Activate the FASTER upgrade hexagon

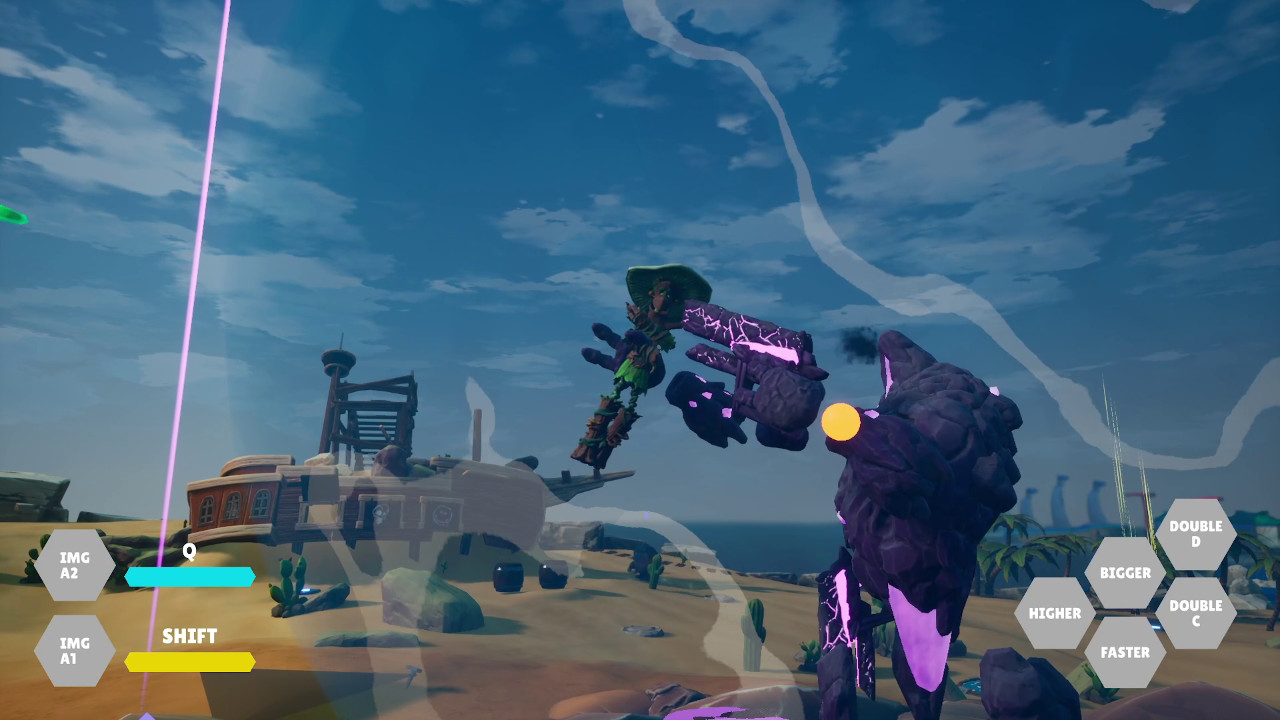[1126, 652]
